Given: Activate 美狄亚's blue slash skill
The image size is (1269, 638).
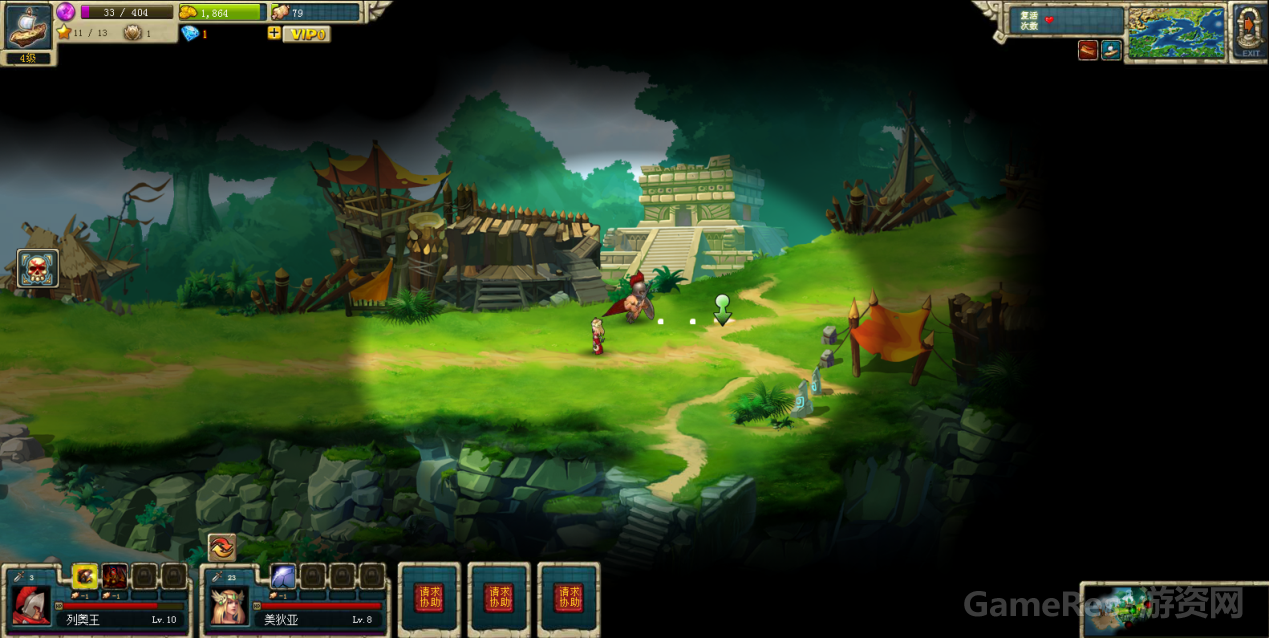Looking at the screenshot, I should tap(283, 576).
